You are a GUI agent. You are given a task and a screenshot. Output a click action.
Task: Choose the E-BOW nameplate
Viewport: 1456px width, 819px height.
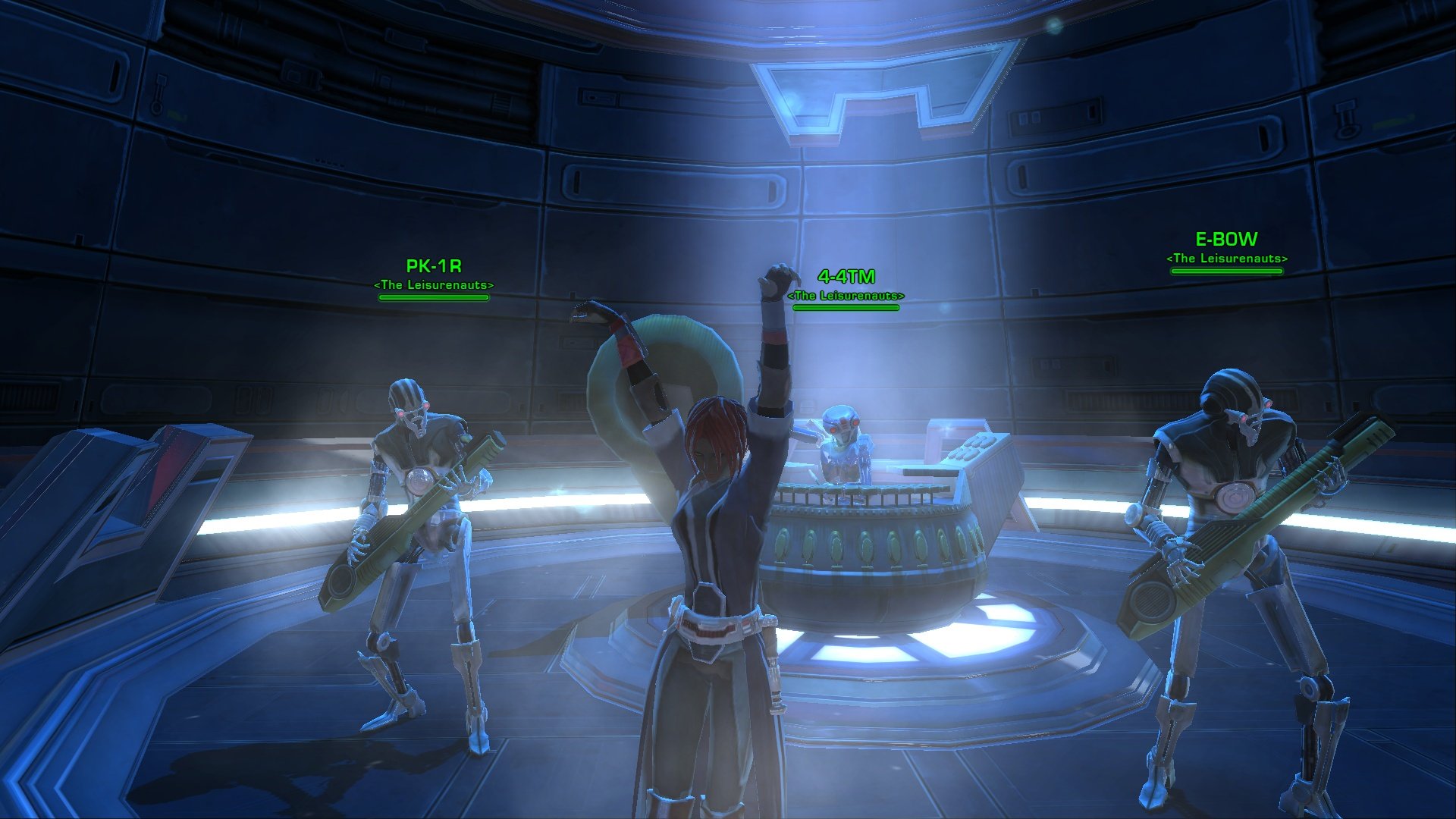click(1226, 240)
